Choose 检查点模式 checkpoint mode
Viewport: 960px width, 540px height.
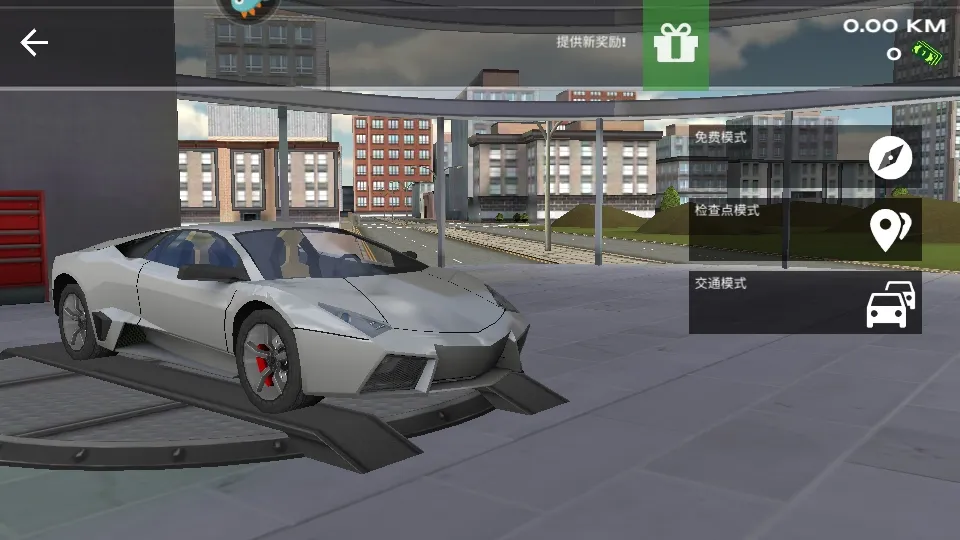804,230
